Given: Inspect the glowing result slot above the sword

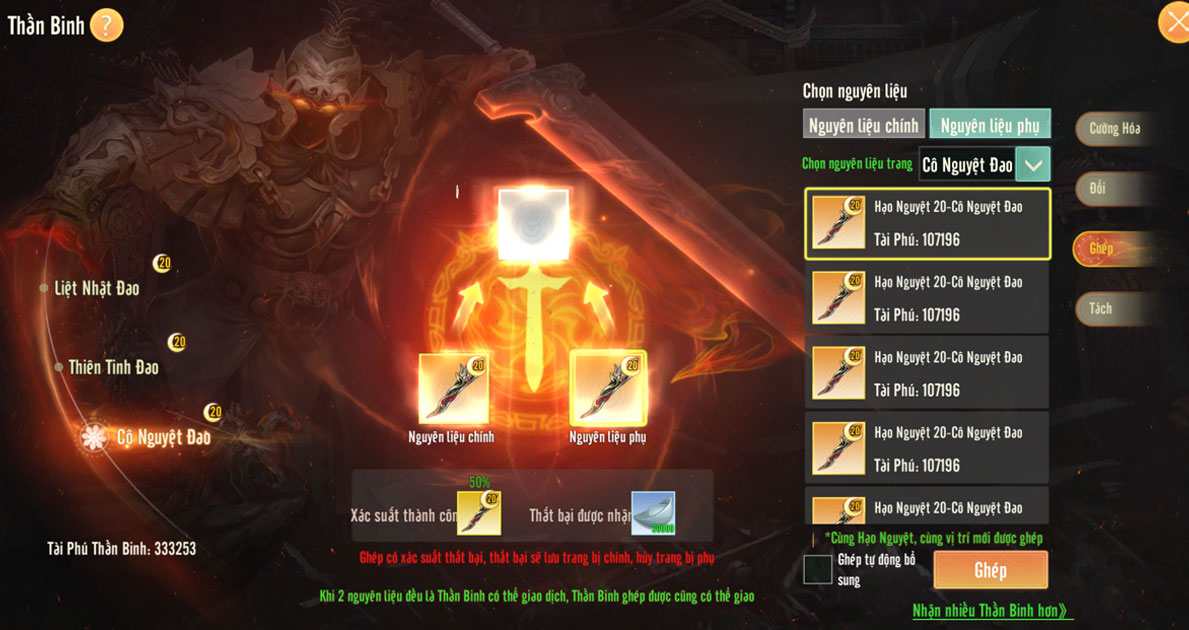Looking at the screenshot, I should tap(533, 224).
